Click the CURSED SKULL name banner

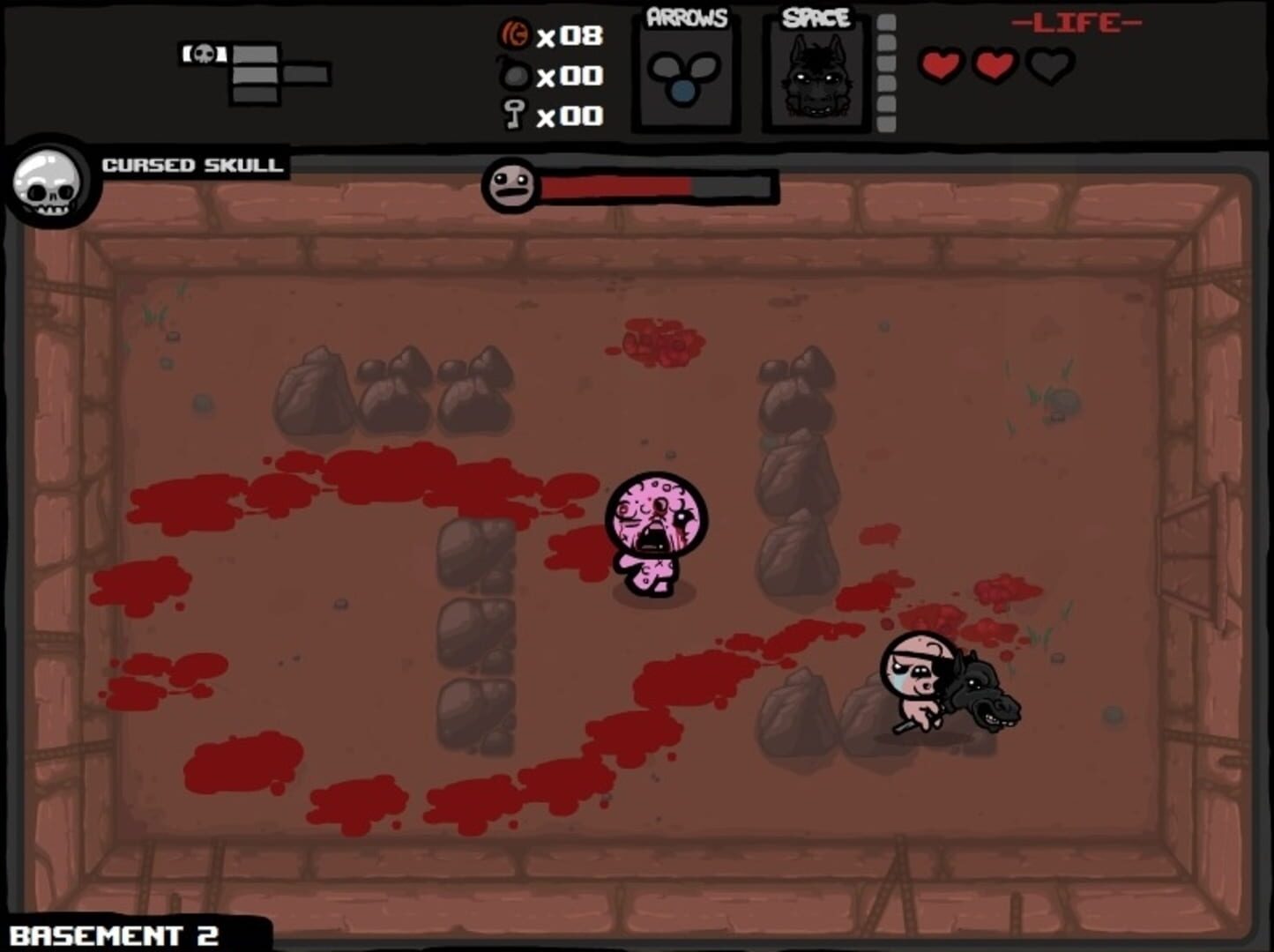click(192, 163)
